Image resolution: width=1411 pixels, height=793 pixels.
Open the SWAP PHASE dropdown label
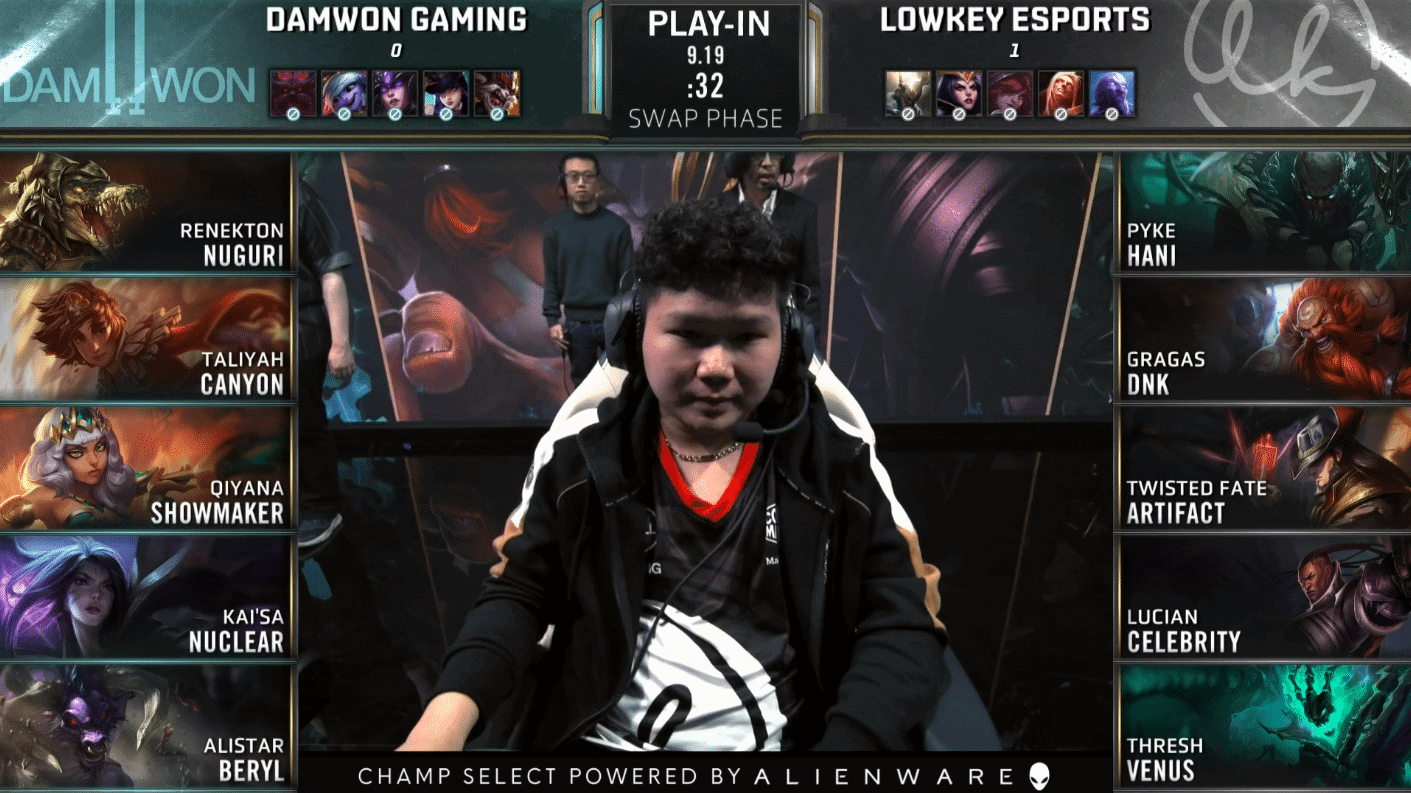[x=705, y=118]
